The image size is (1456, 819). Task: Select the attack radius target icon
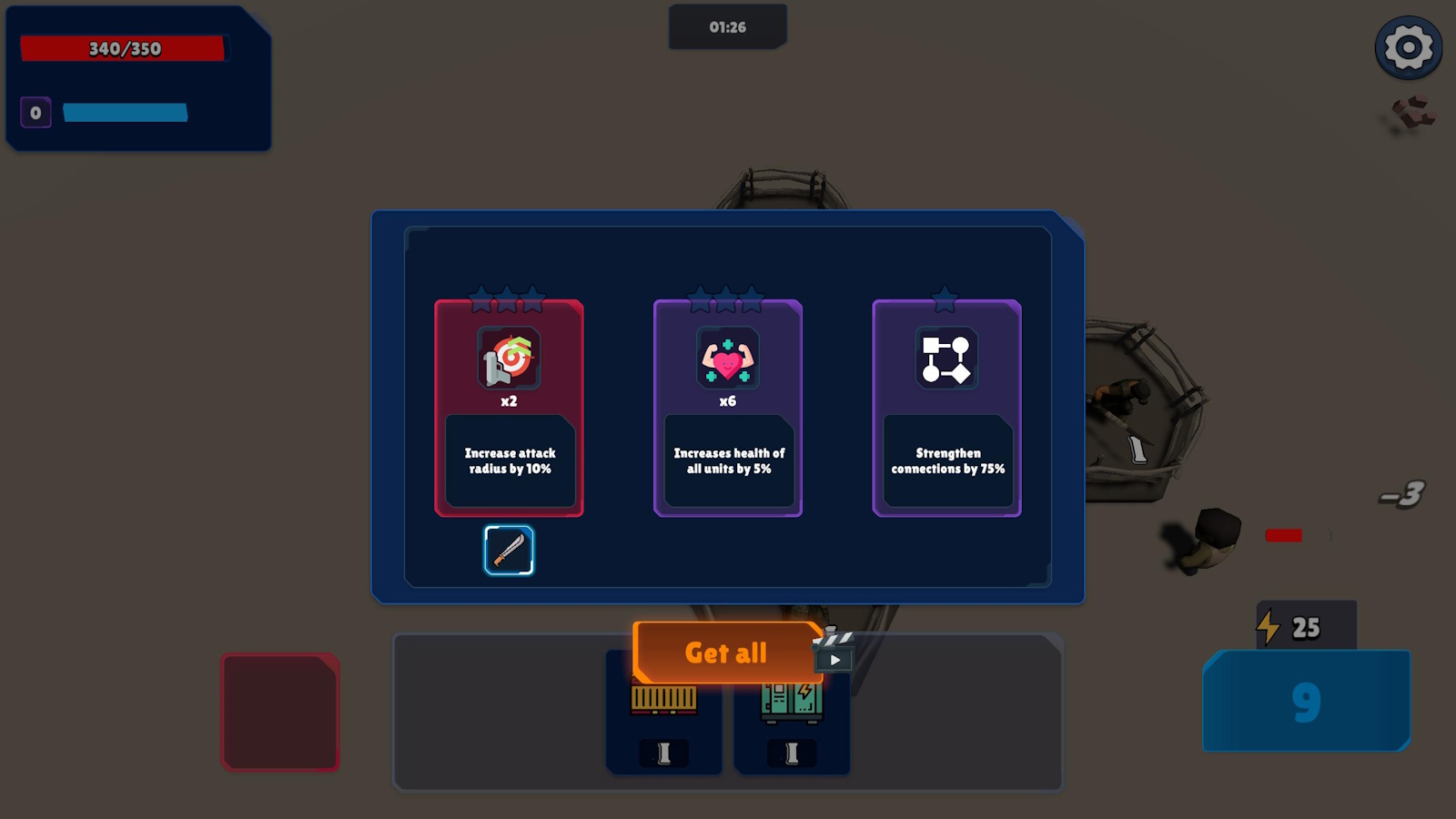[509, 359]
